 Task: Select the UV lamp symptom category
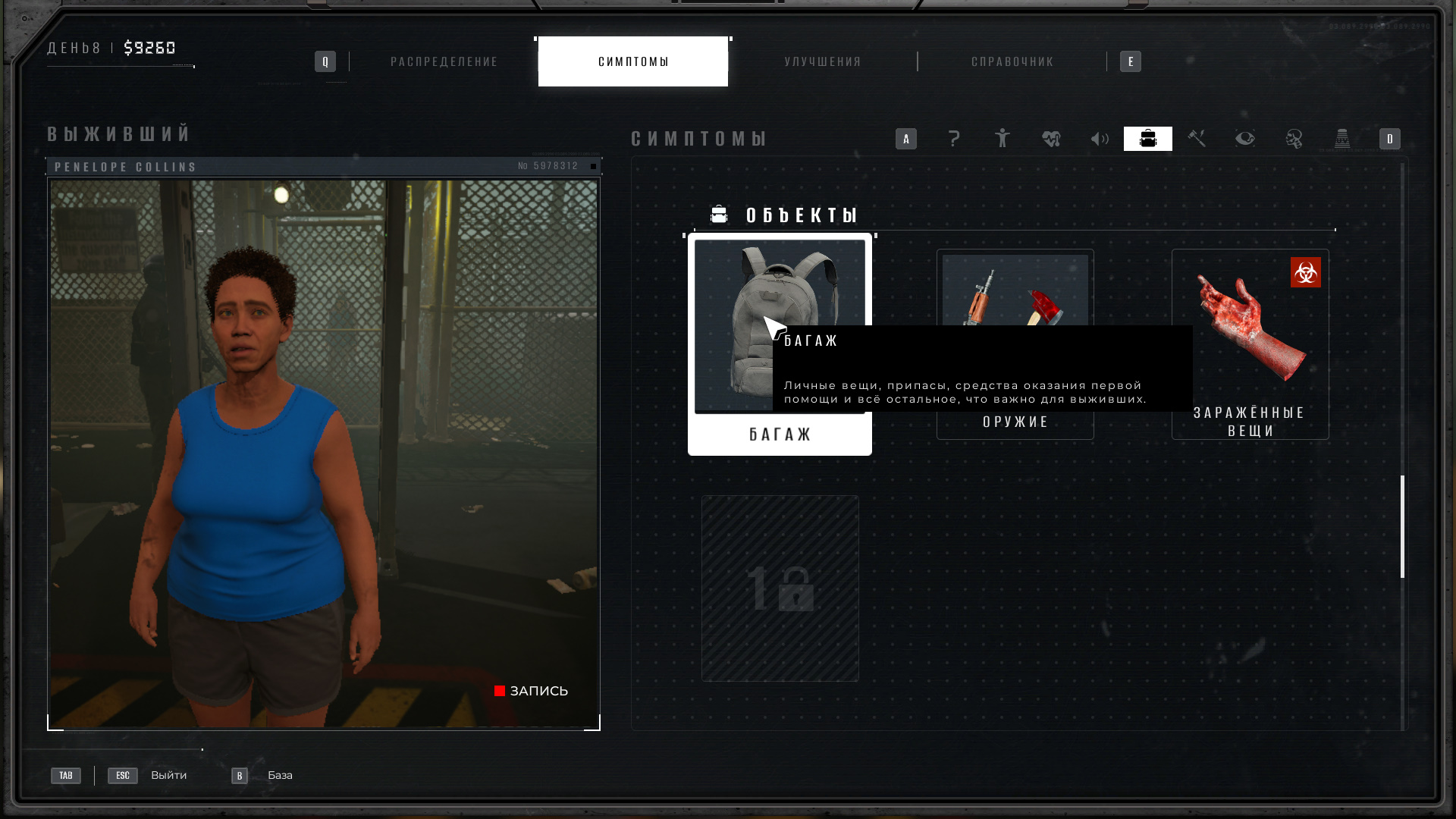1342,139
